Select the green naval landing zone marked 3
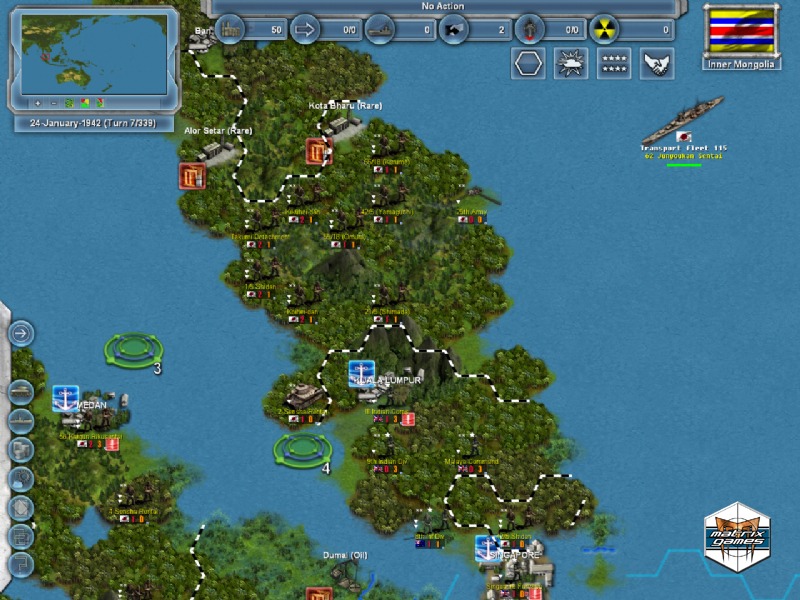The height and width of the screenshot is (600, 800). [133, 349]
